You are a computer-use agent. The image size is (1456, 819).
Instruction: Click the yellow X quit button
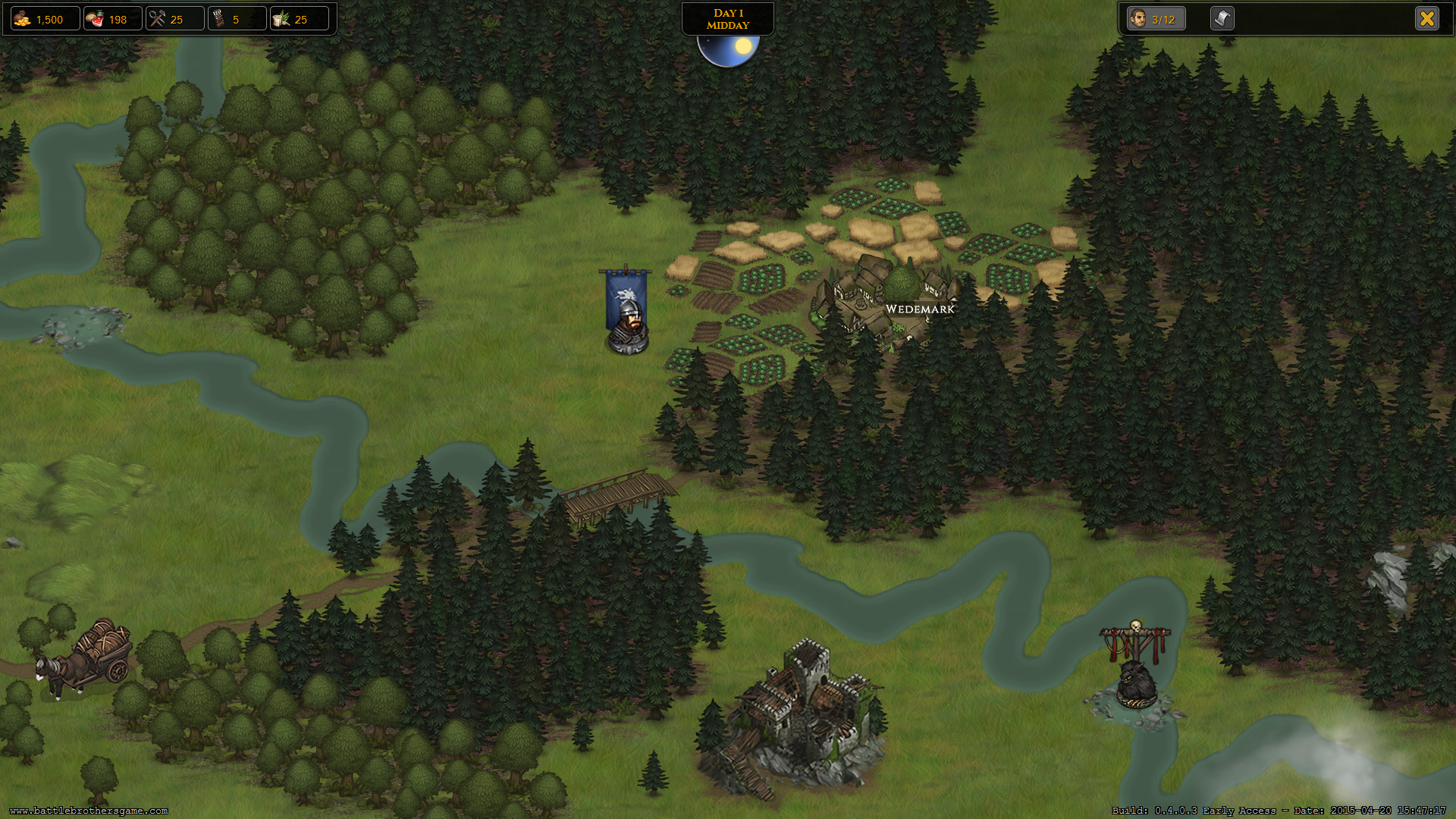click(1426, 19)
